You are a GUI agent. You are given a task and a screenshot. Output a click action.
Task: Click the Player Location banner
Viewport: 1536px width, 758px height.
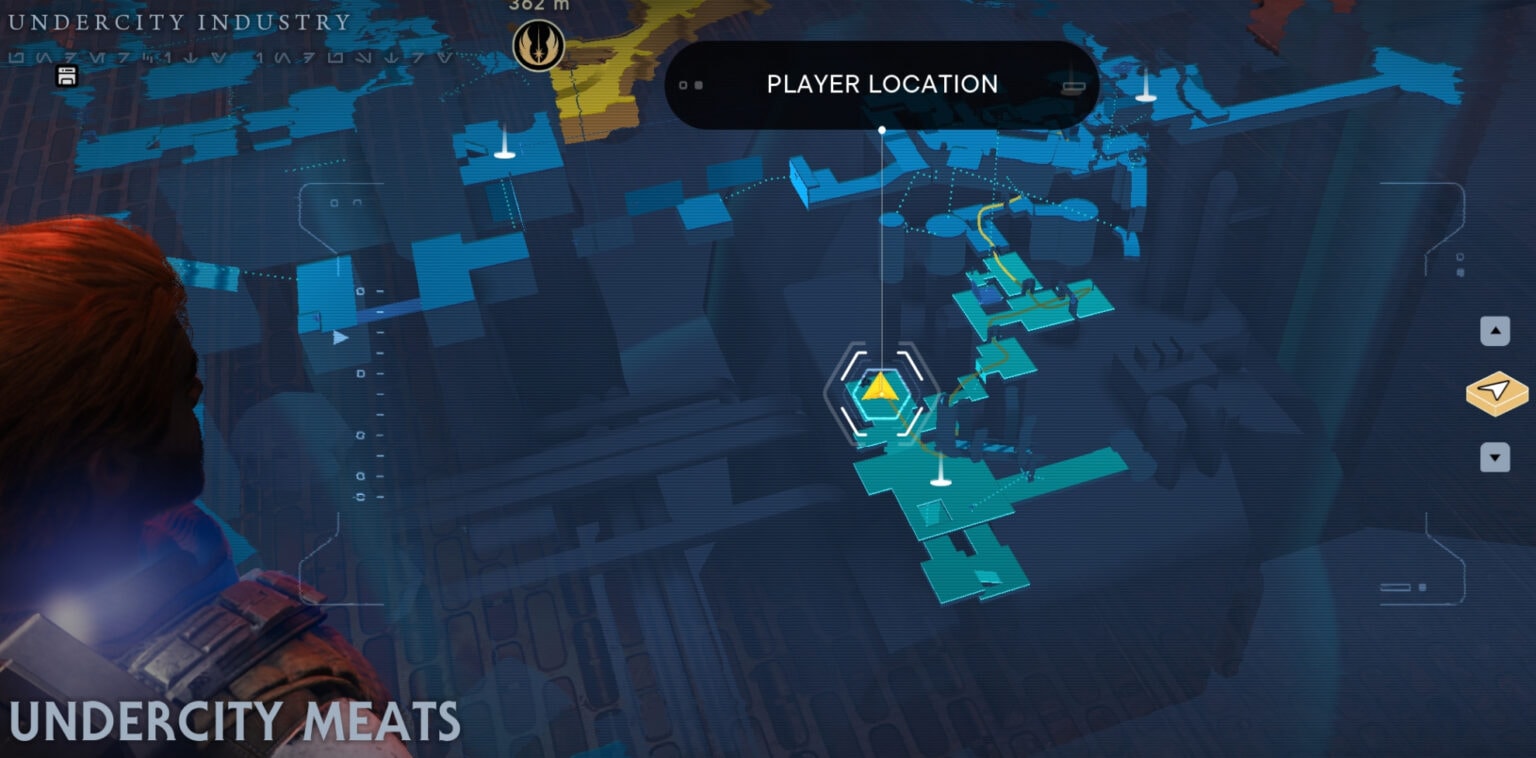(x=881, y=84)
